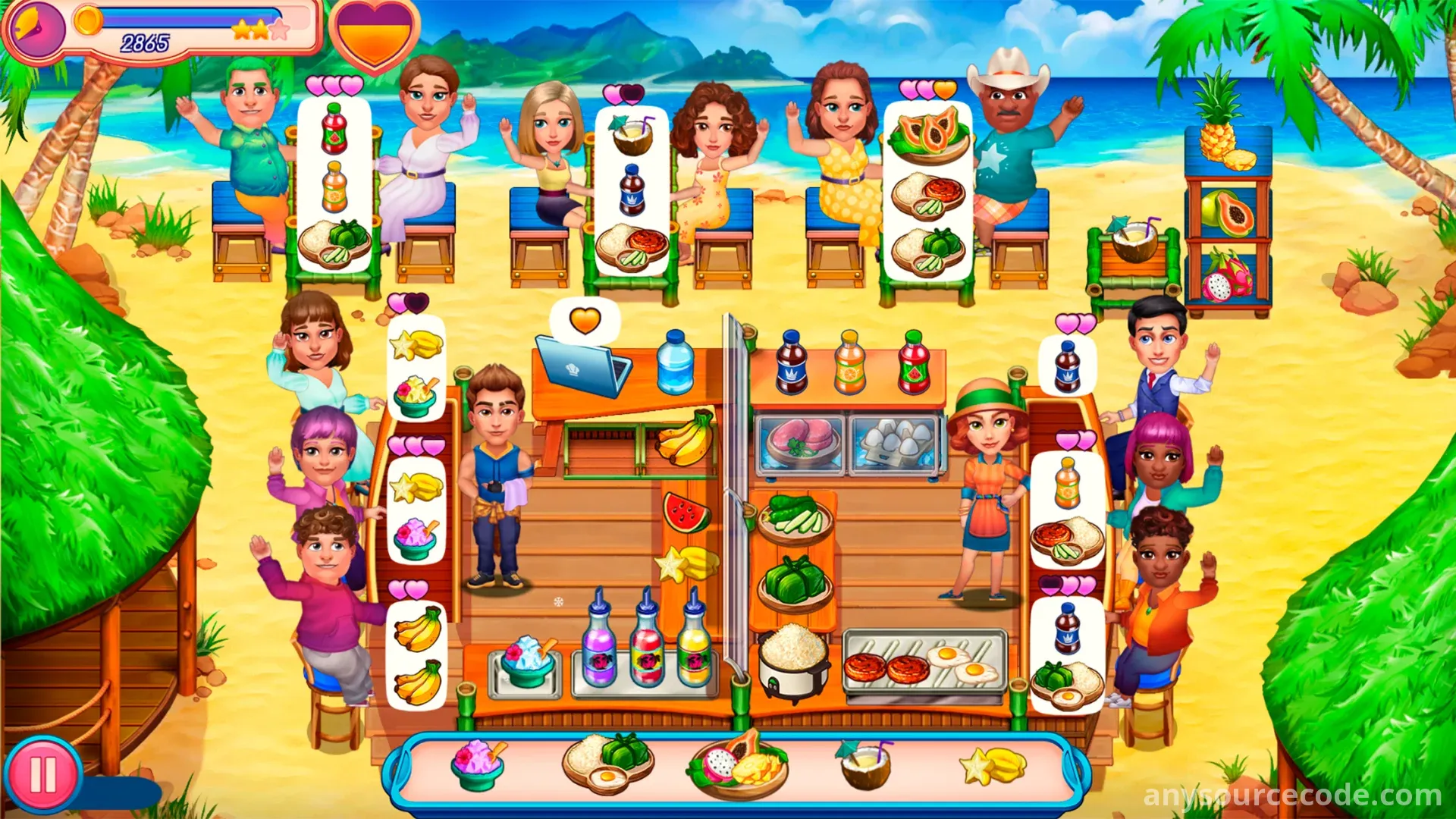Screen dimensions: 1456x819
Task: Click the large heart meter at top
Action: [x=374, y=34]
